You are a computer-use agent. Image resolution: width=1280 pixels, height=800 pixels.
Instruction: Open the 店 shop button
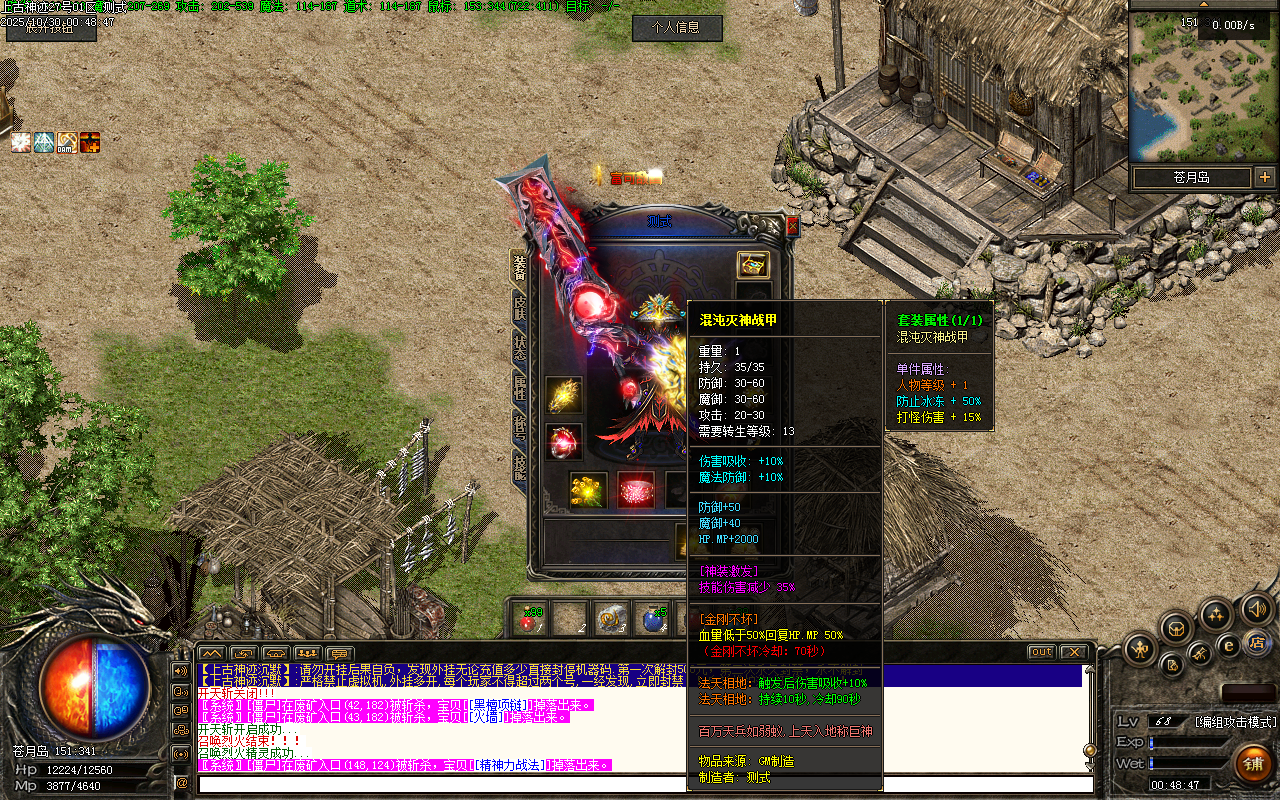point(1257,641)
